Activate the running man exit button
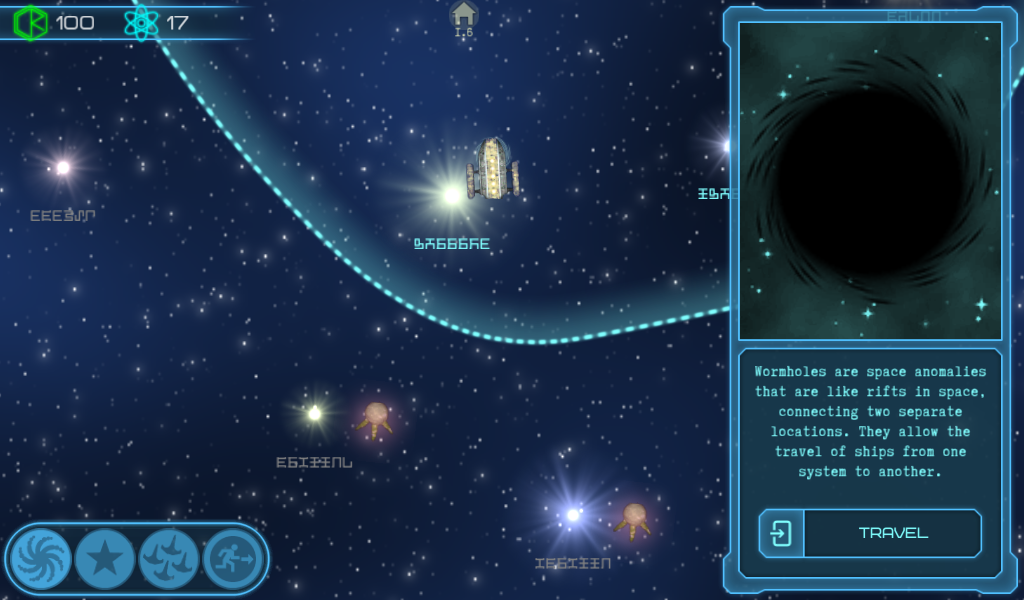This screenshot has width=1024, height=600. point(233,558)
